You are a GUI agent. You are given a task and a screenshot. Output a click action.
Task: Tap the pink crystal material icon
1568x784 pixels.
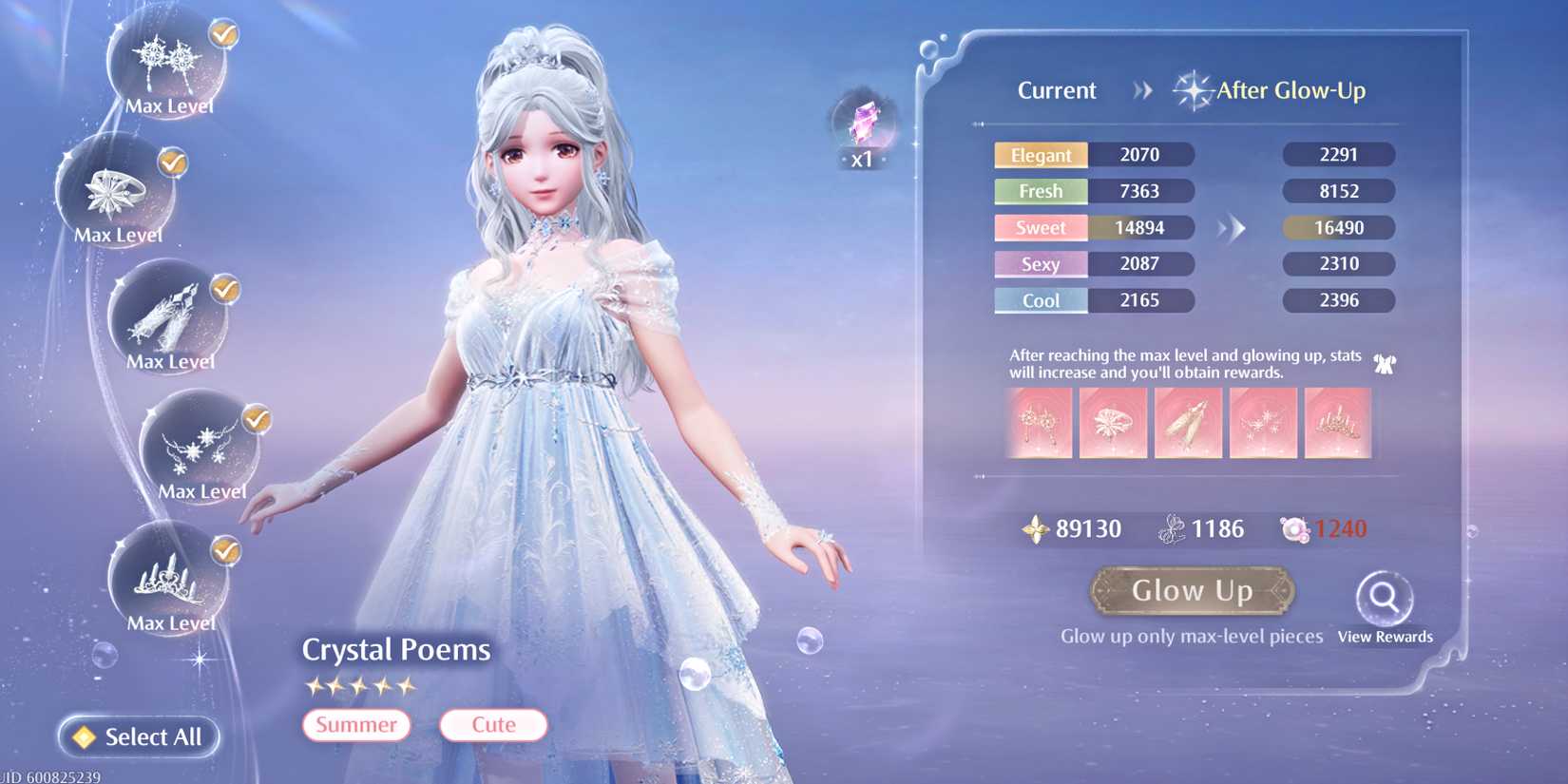pos(863,124)
